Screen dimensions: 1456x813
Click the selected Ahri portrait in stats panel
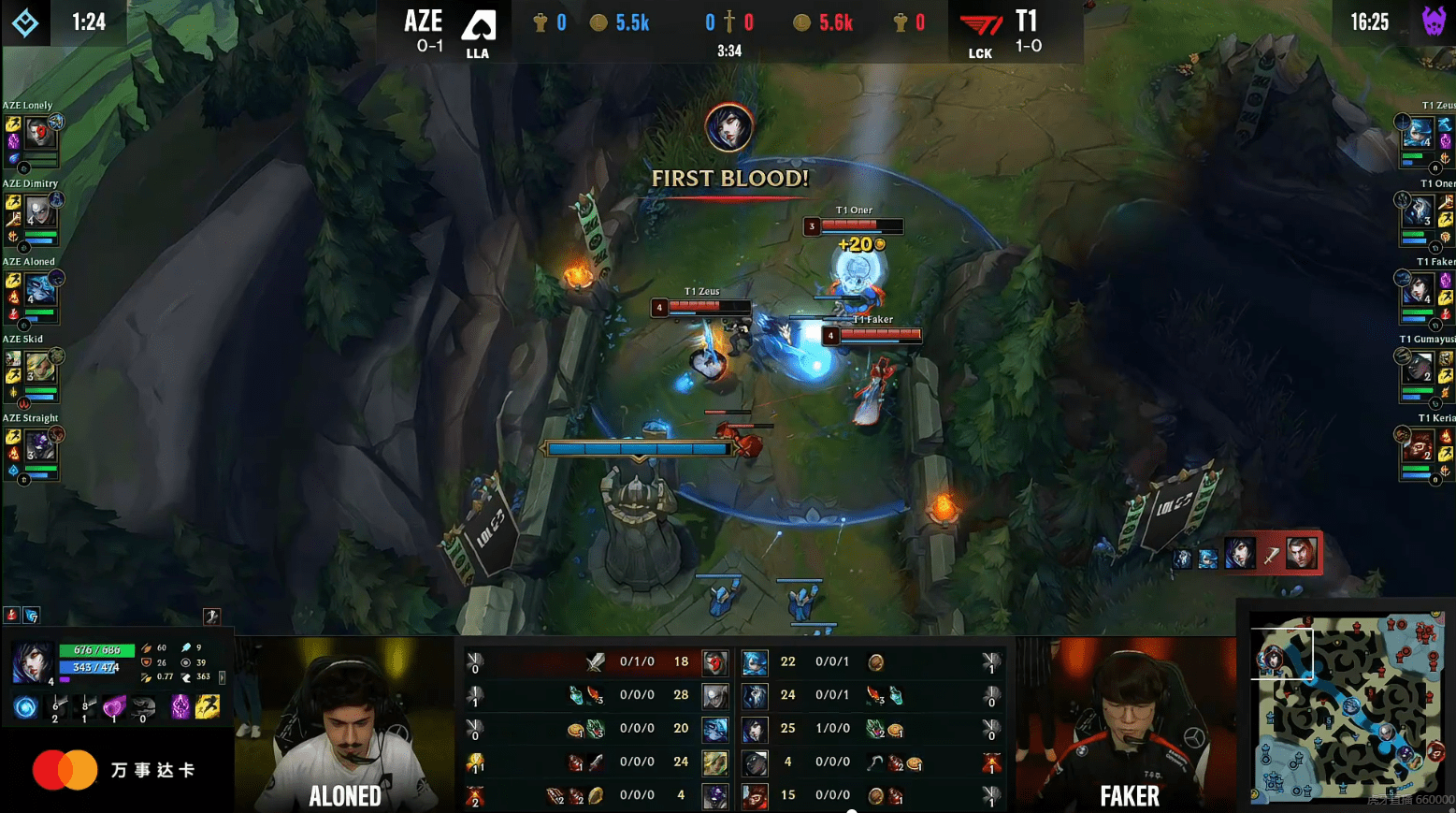(33, 662)
